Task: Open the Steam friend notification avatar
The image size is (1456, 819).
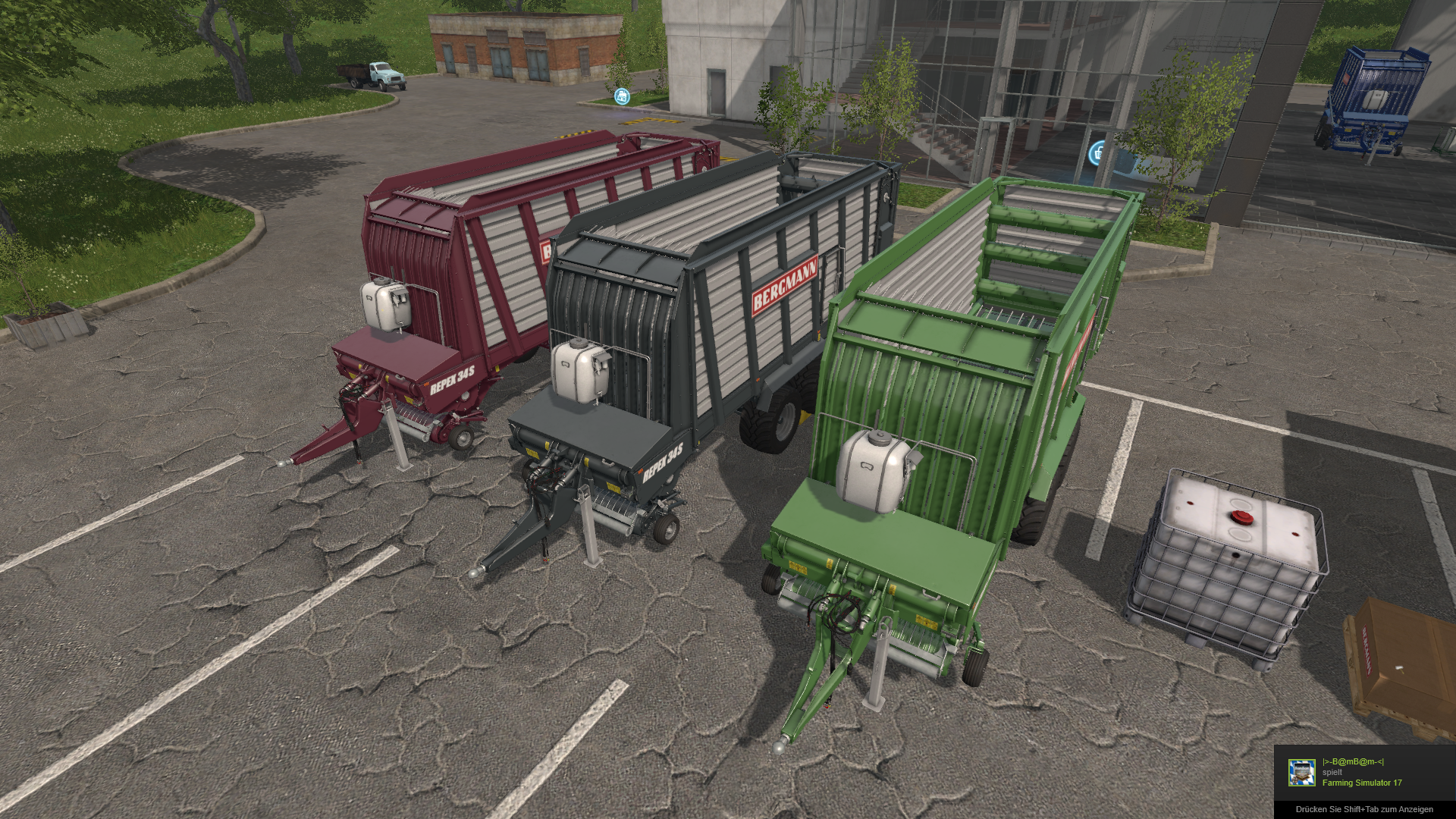Action: (1301, 773)
